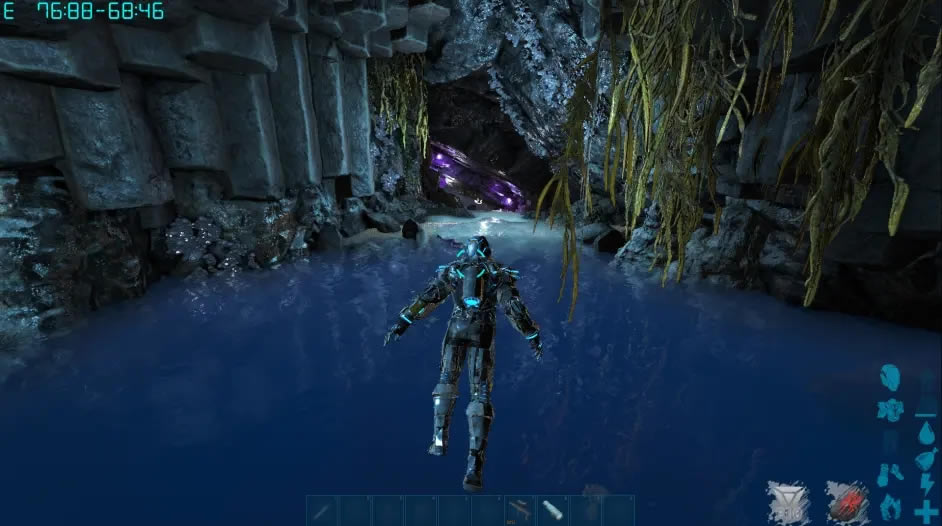Click the water droplet status icon
The width and height of the screenshot is (942, 526).
tap(926, 432)
